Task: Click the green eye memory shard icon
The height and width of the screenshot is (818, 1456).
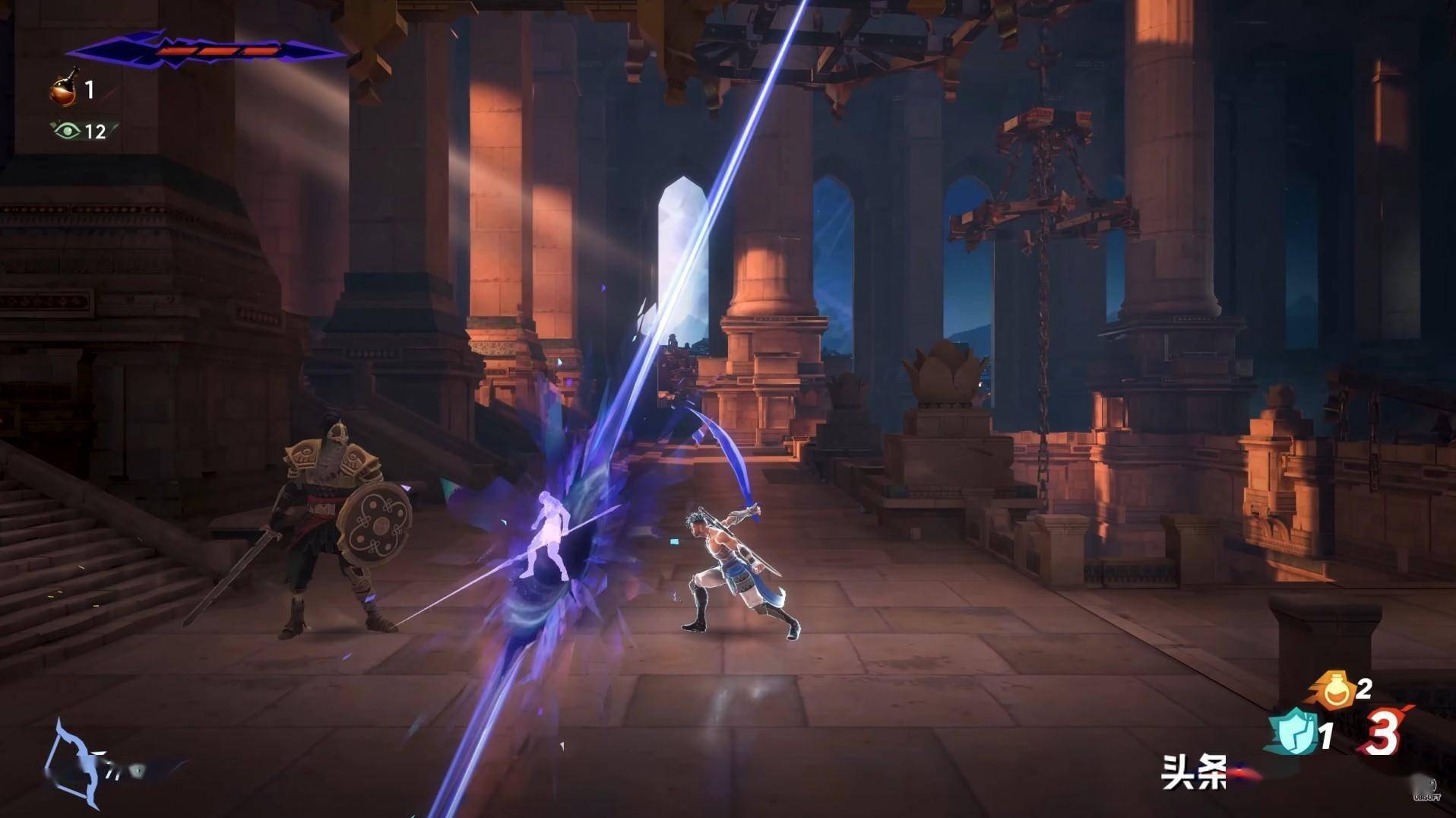Action: 68,131
